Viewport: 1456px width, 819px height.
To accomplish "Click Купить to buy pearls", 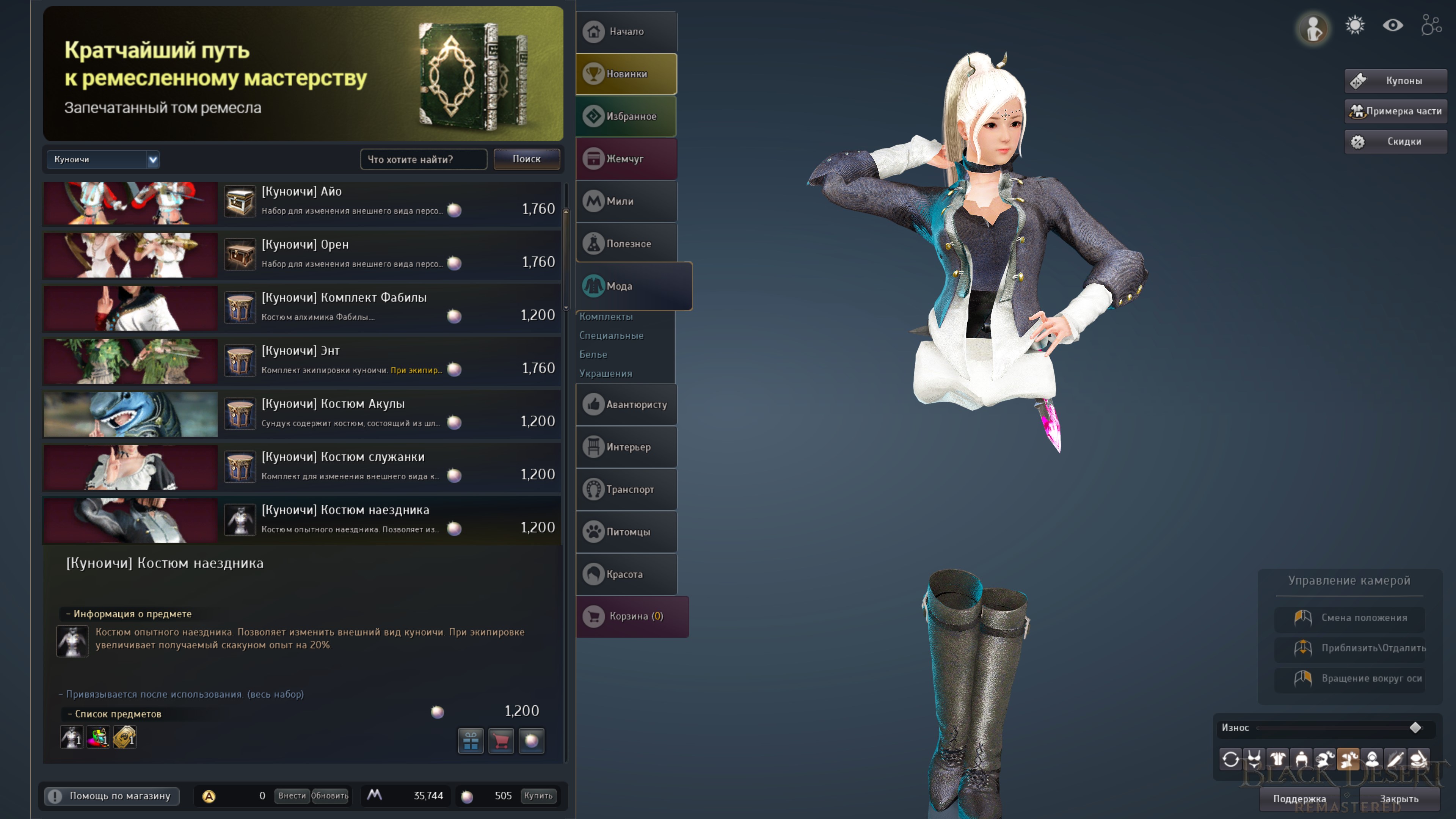I will point(538,796).
